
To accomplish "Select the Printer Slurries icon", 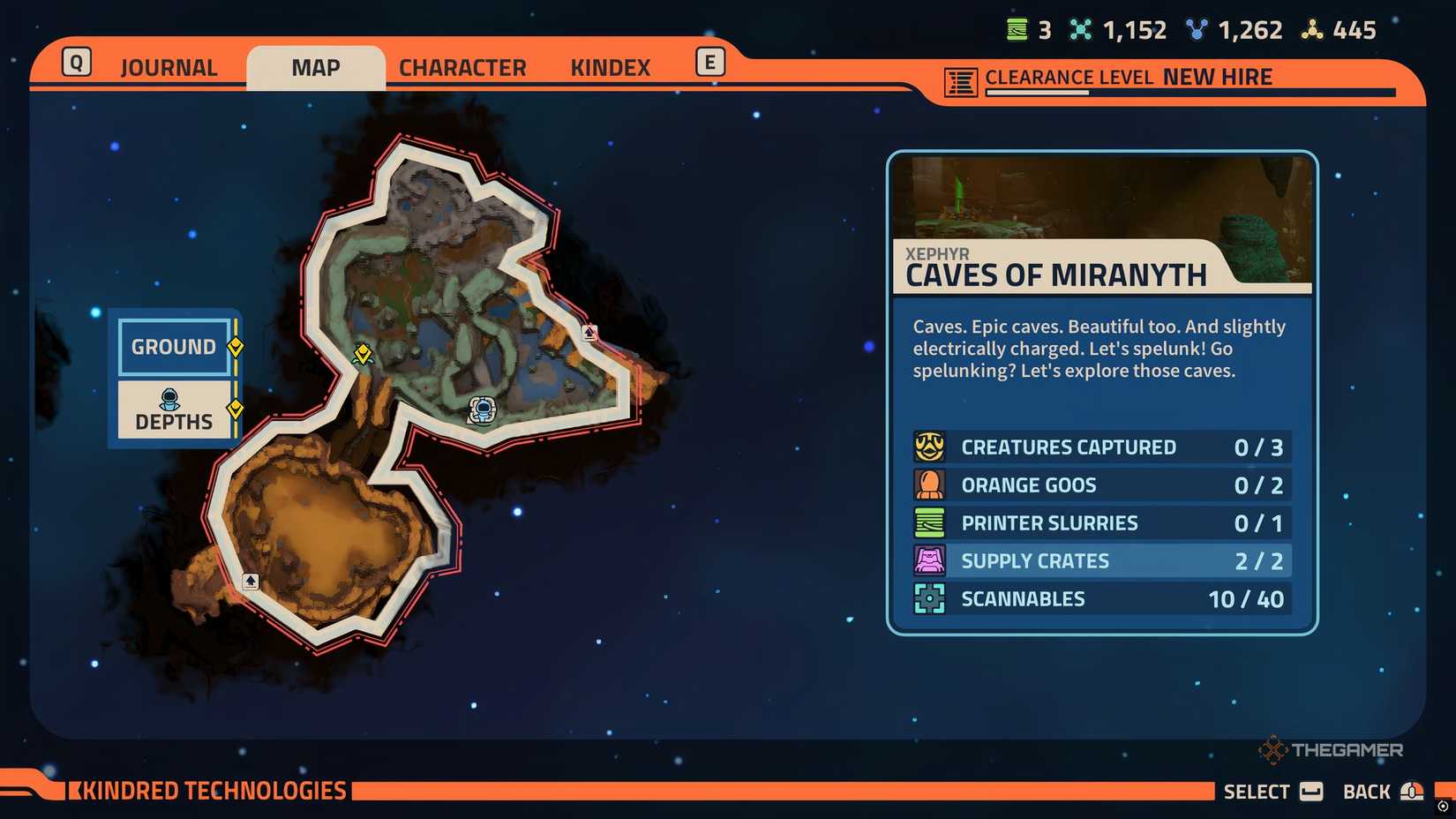I will [x=928, y=522].
